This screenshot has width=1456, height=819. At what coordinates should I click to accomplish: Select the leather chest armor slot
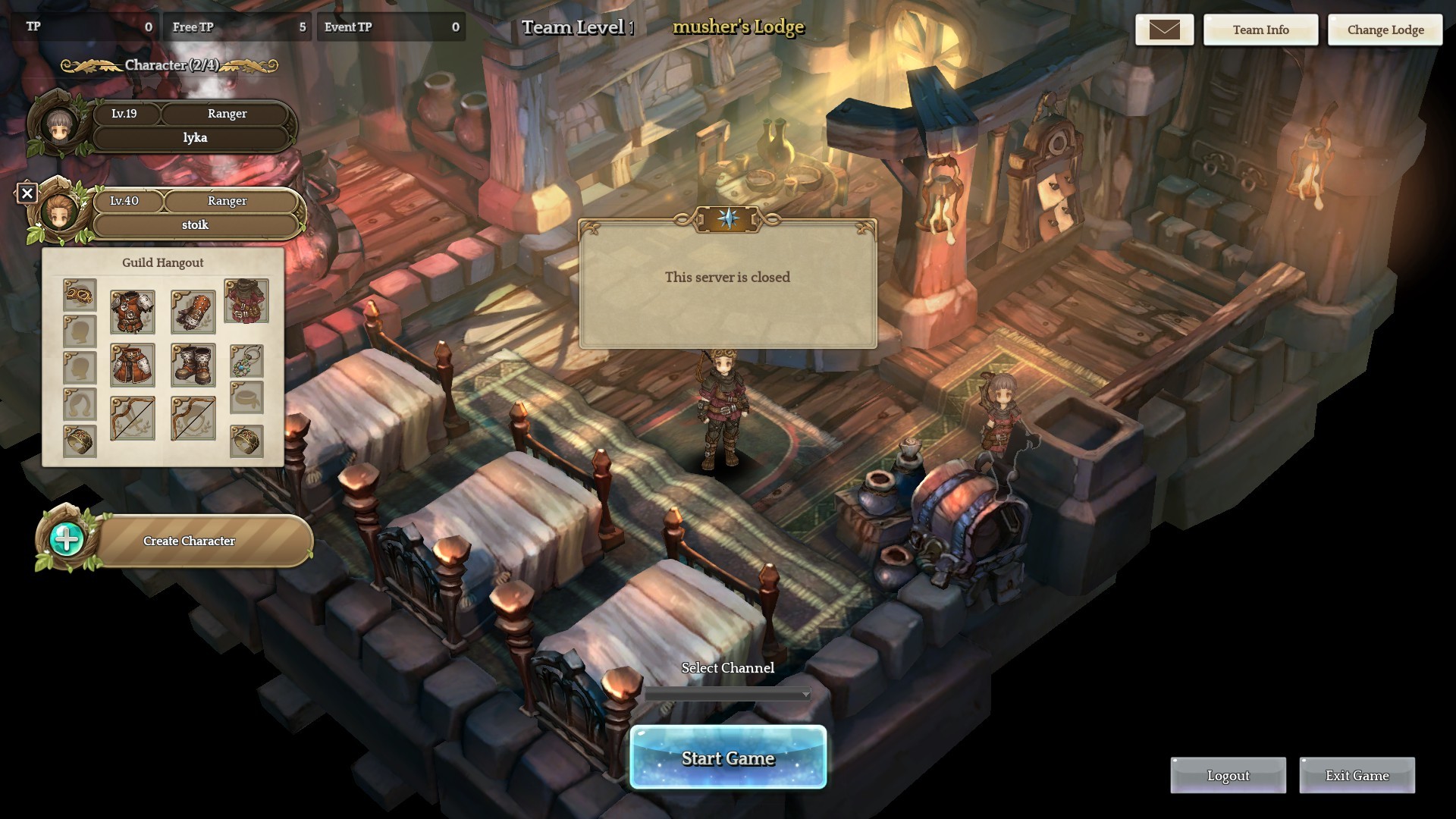133,312
